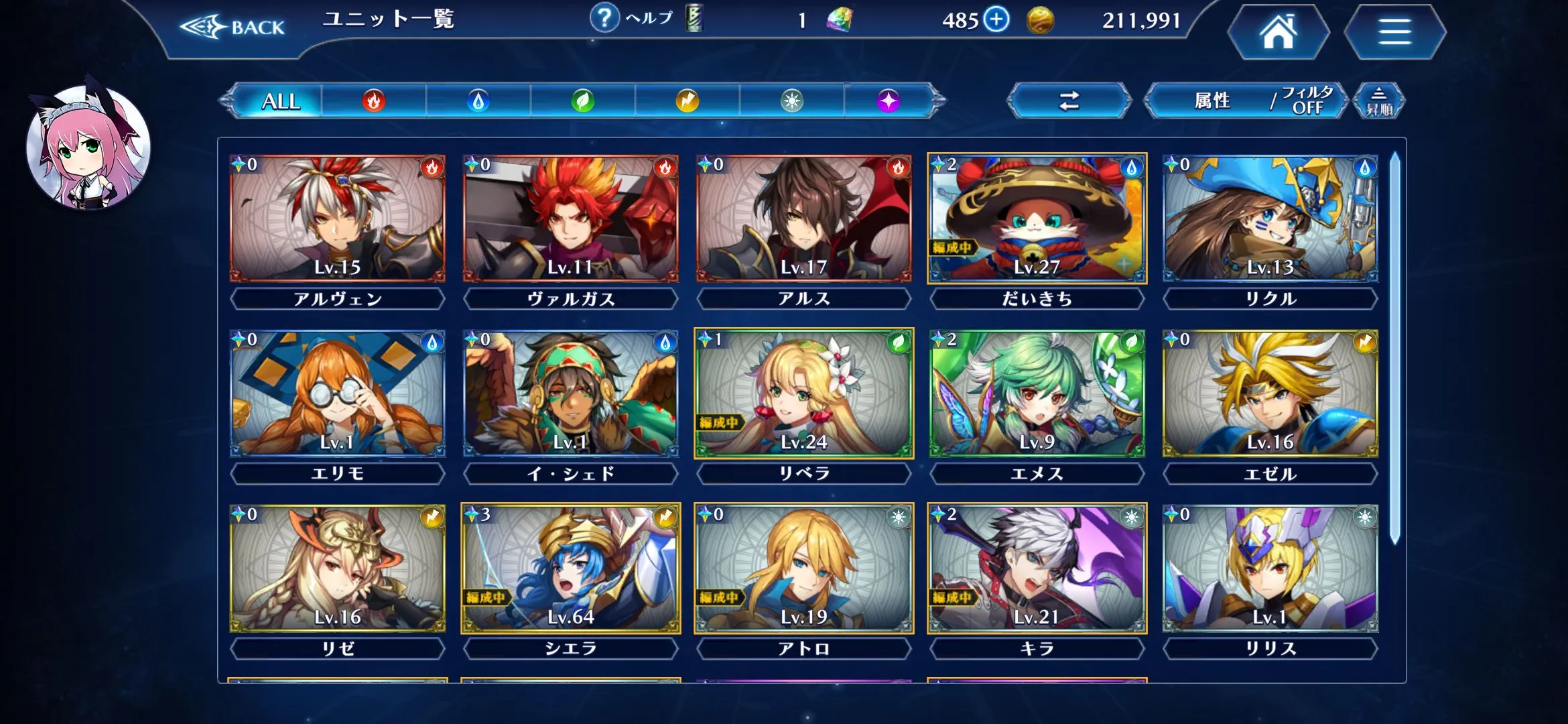Tap the blue plus to add gems
The width and height of the screenshot is (1568, 724).
click(996, 19)
